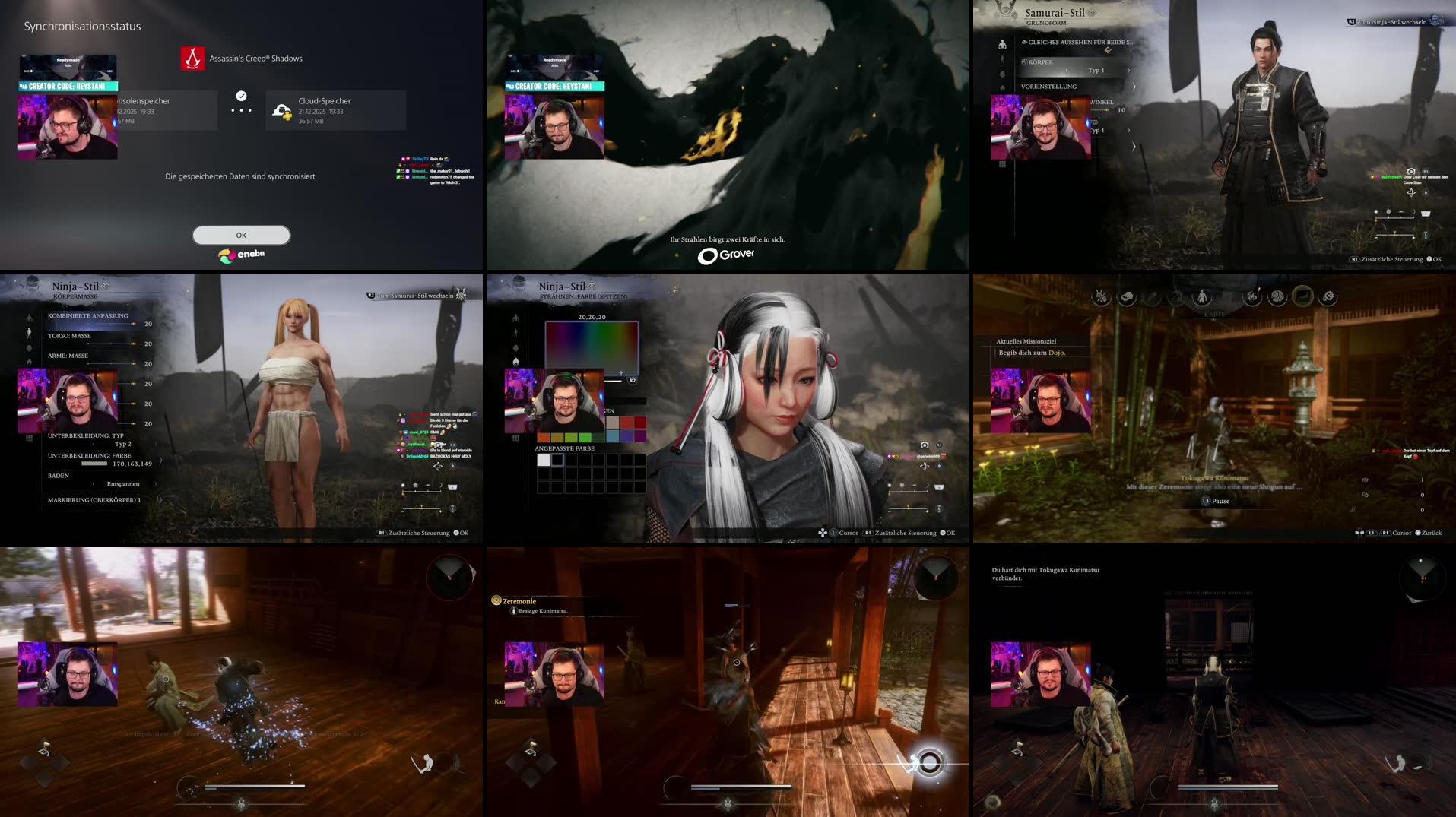Click the Assassin's Creed Shadows logo
The width and height of the screenshot is (1456, 817).
(x=193, y=59)
